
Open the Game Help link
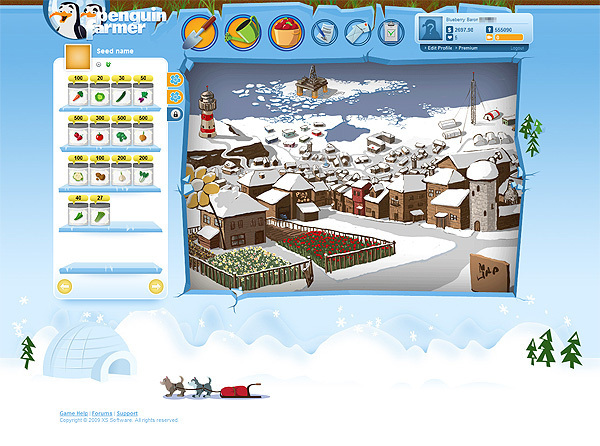(x=73, y=413)
